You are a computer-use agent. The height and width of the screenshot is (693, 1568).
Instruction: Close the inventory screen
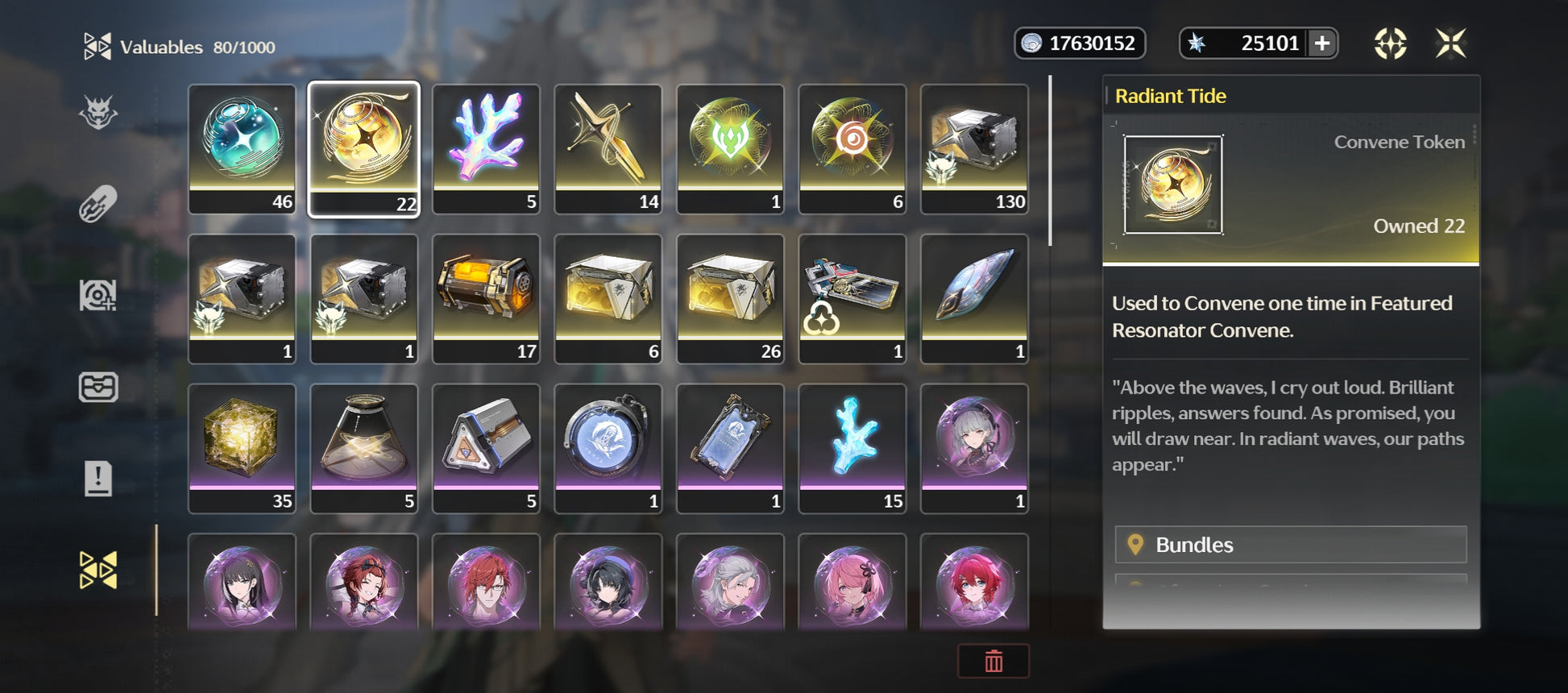click(x=1450, y=43)
